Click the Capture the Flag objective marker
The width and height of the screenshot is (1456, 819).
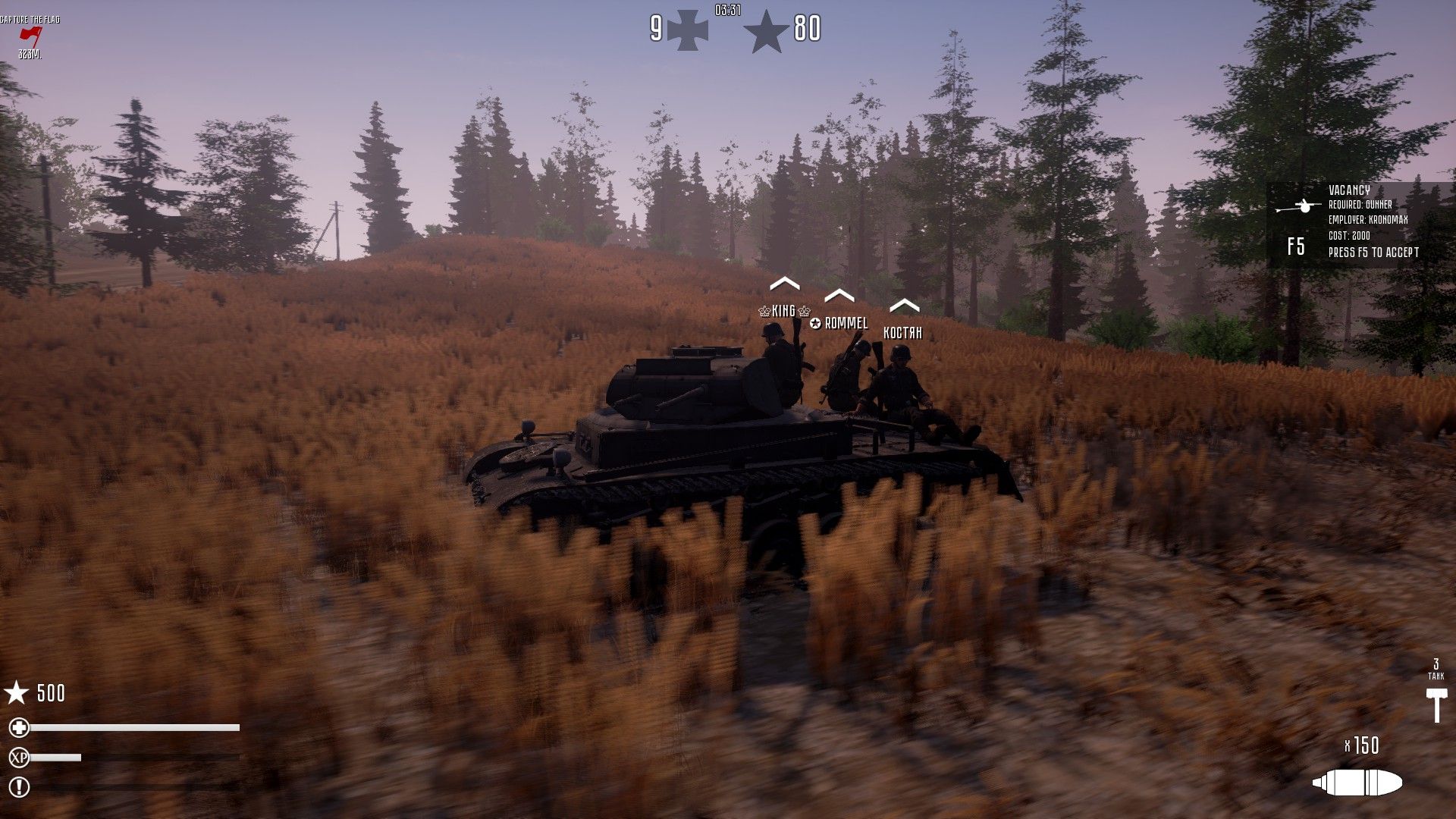pos(30,35)
